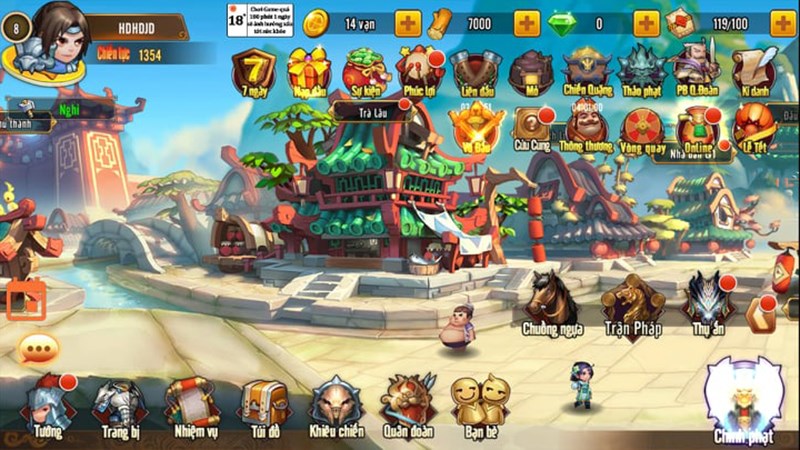The height and width of the screenshot is (450, 800).
Task: Open the chat speech bubble
Action: pyautogui.click(x=39, y=349)
